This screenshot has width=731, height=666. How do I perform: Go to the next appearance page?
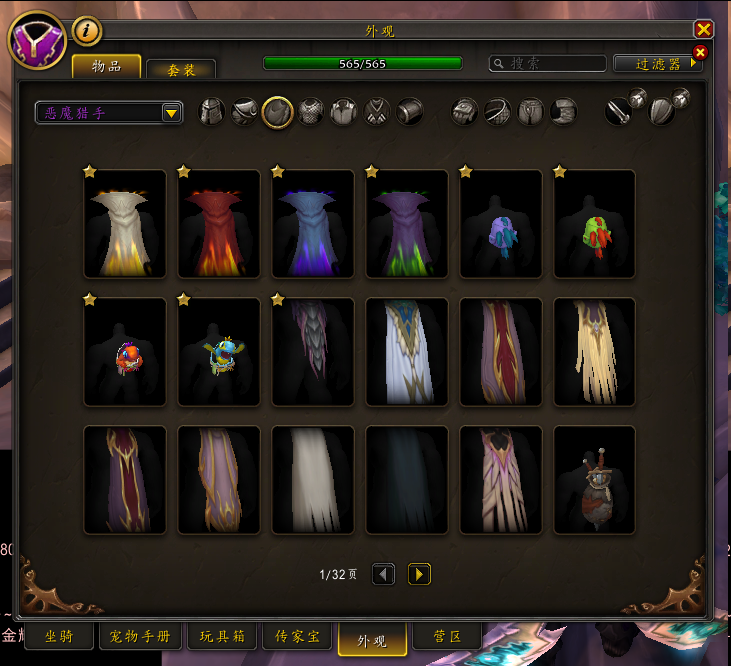419,574
